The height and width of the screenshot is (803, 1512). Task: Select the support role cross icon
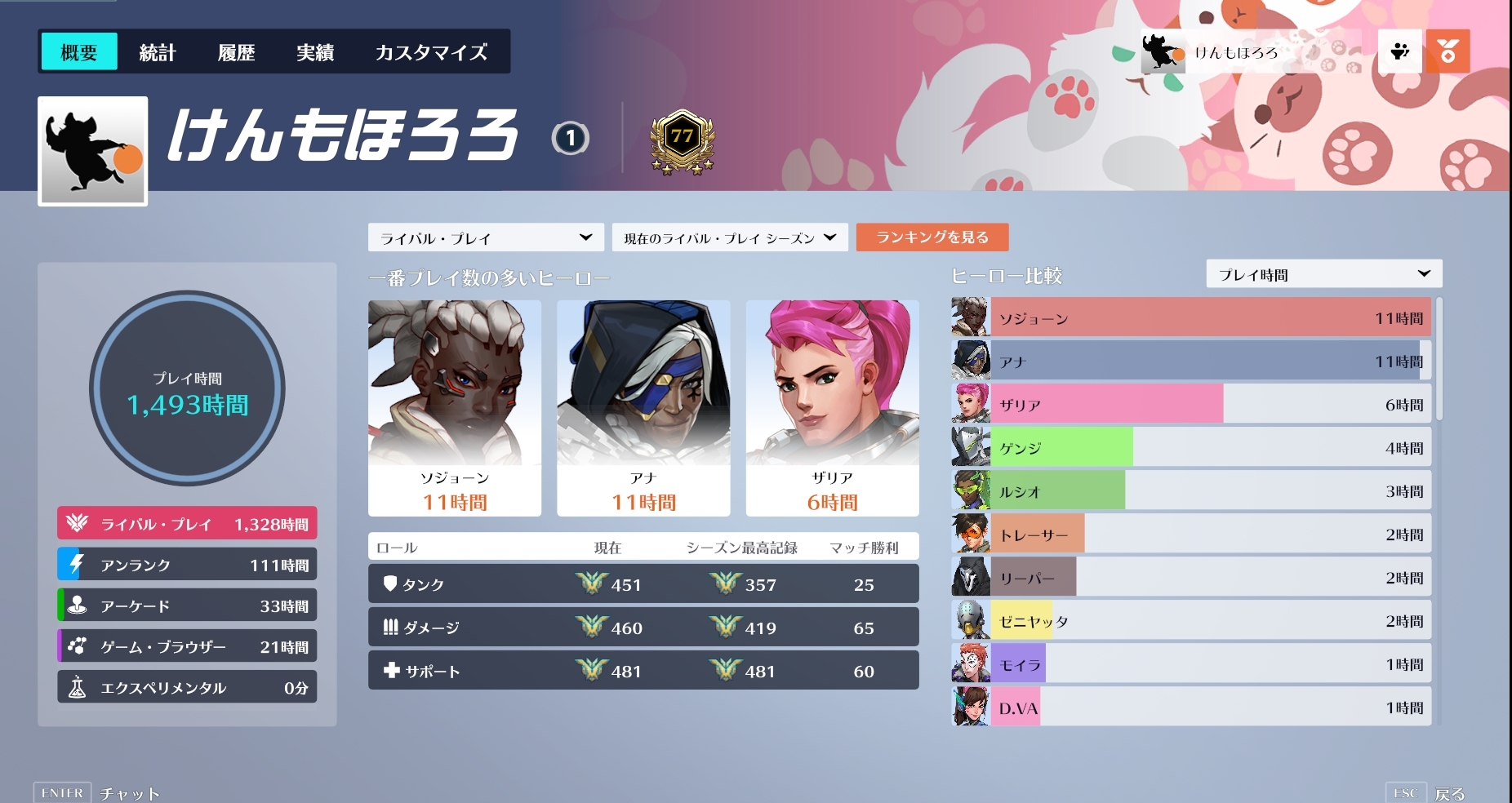click(393, 671)
